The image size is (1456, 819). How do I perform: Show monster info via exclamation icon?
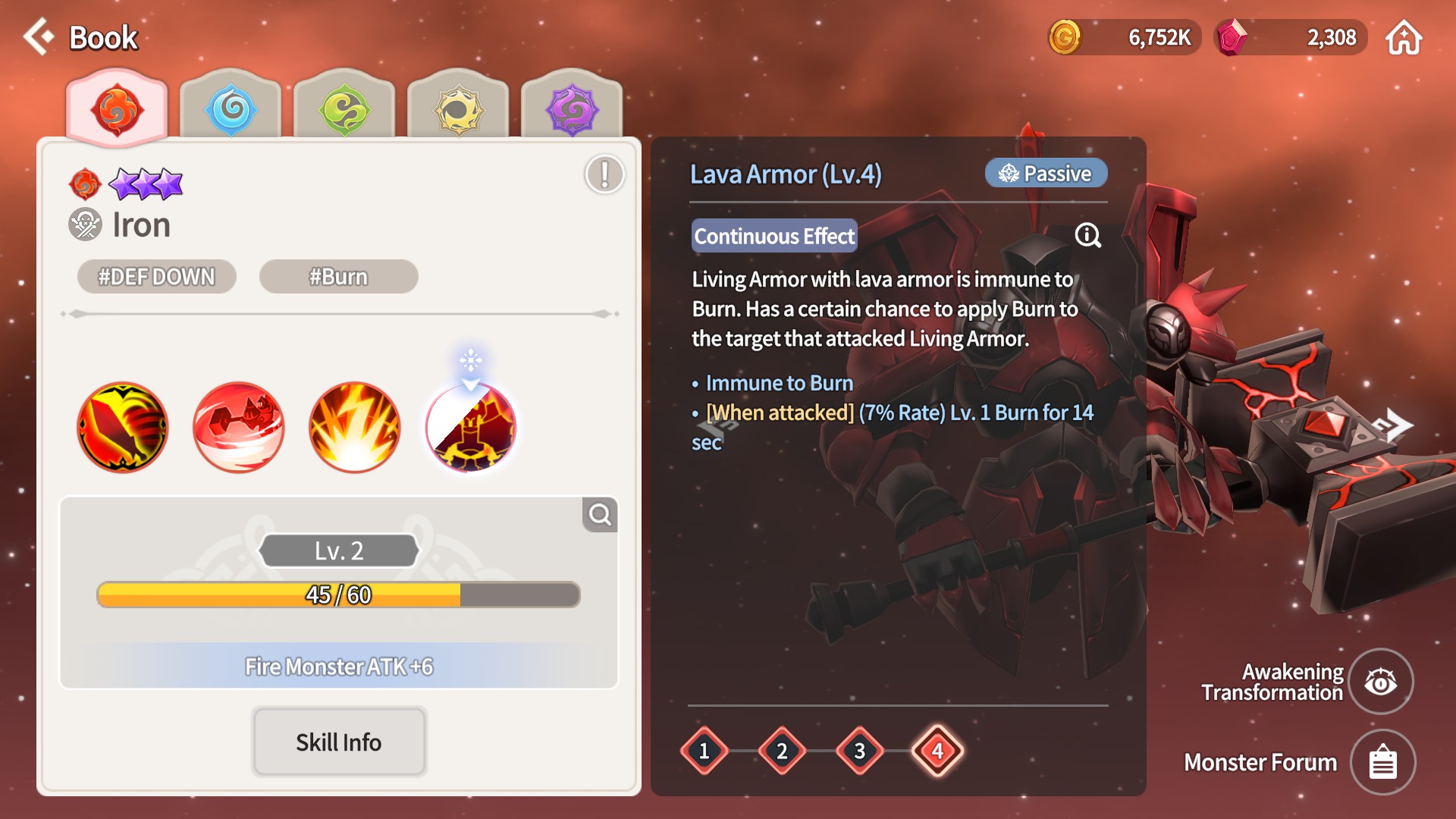tap(604, 174)
